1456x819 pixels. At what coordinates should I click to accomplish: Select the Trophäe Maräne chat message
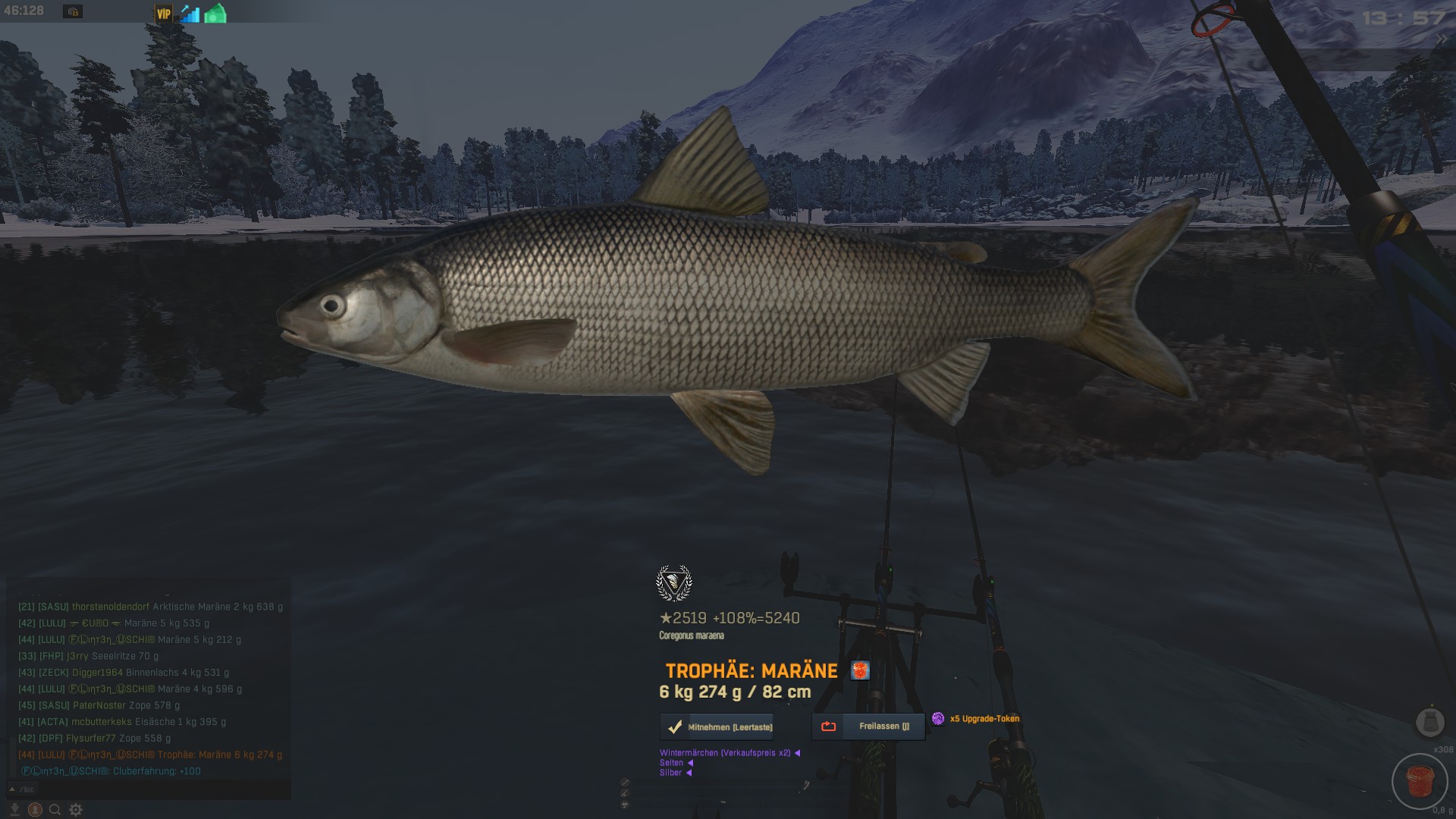tap(150, 755)
